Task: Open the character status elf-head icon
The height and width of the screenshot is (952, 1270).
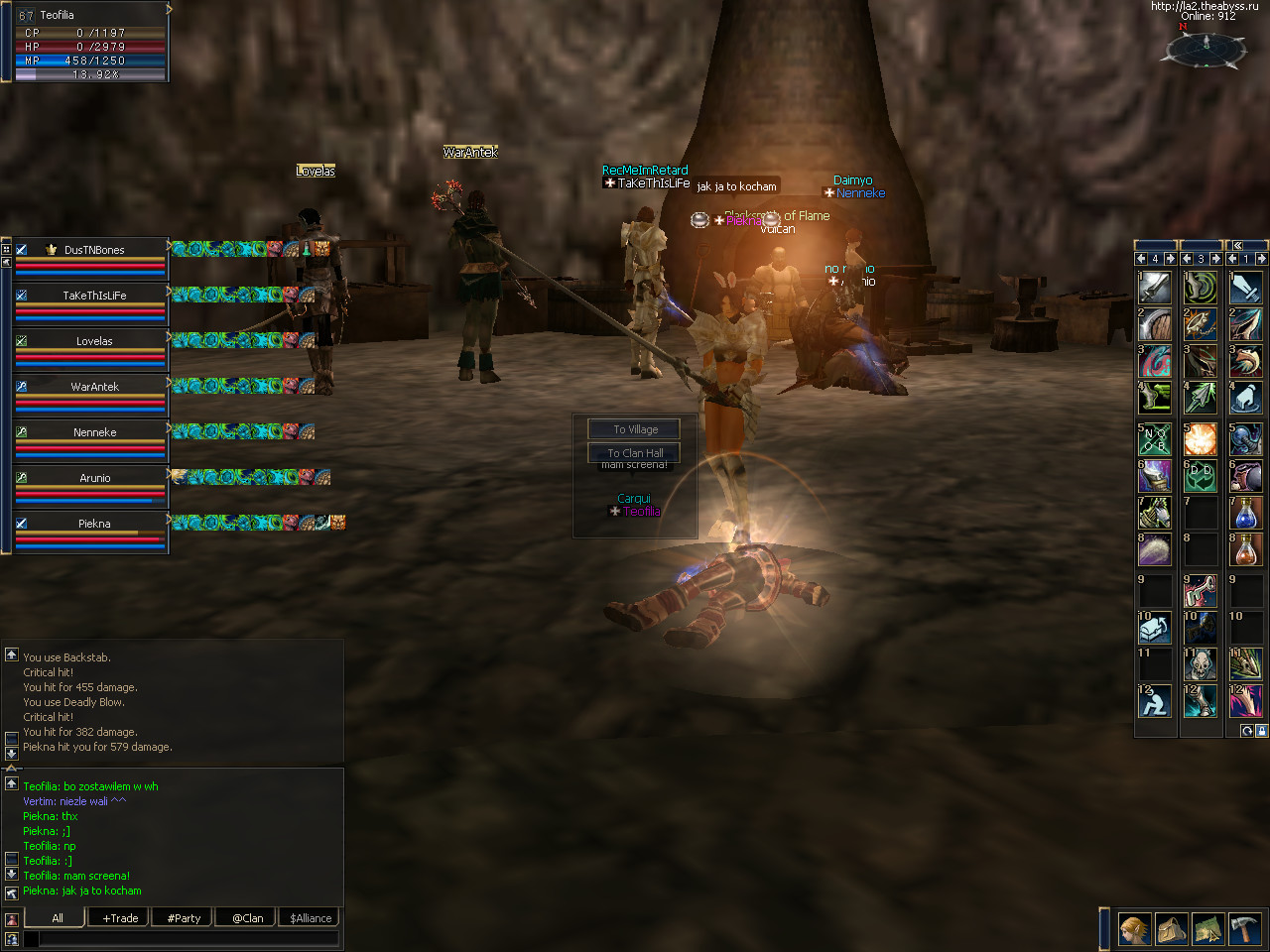Action: (x=1135, y=930)
